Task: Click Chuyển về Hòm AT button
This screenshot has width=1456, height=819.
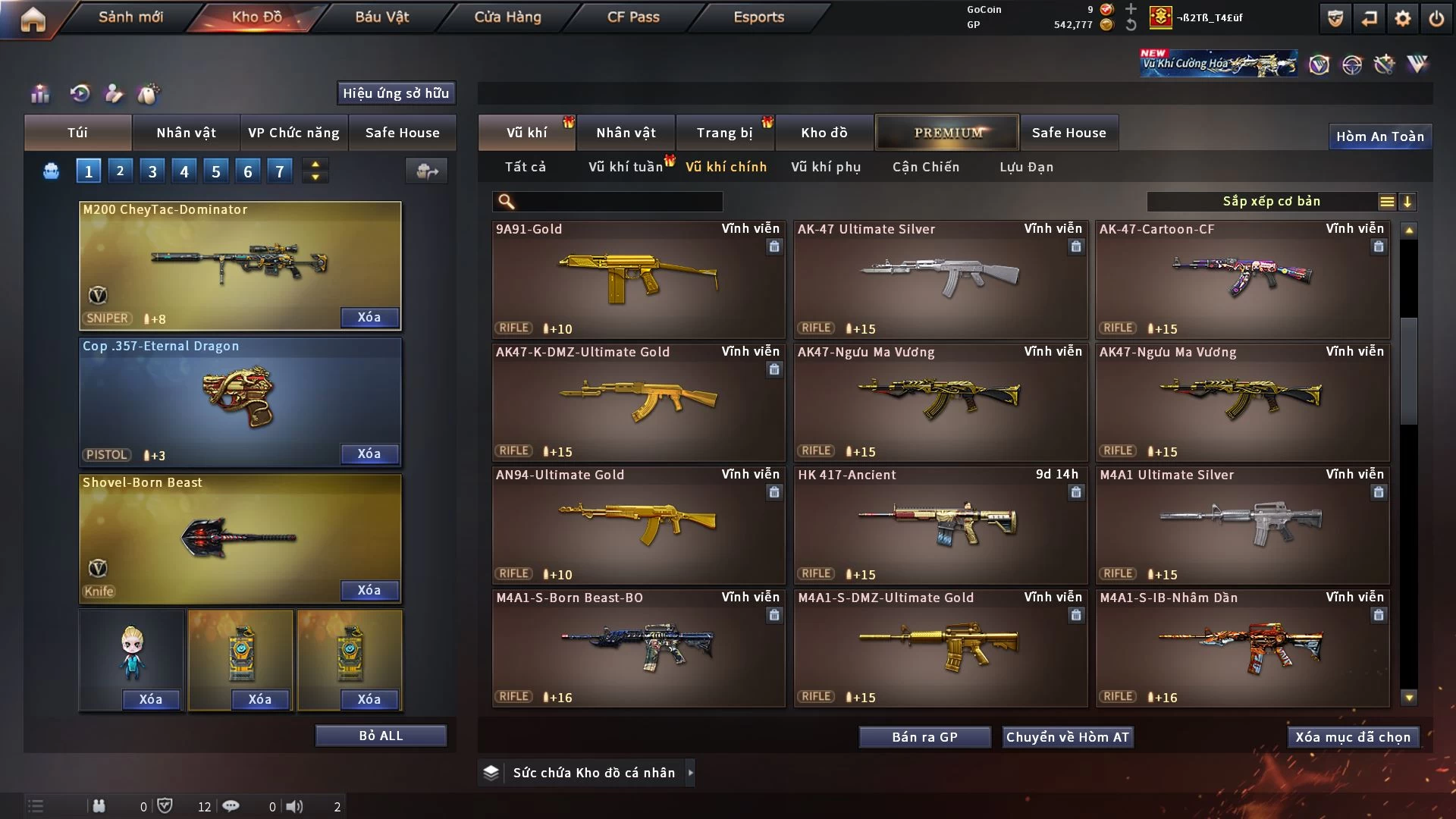Action: click(x=1068, y=737)
